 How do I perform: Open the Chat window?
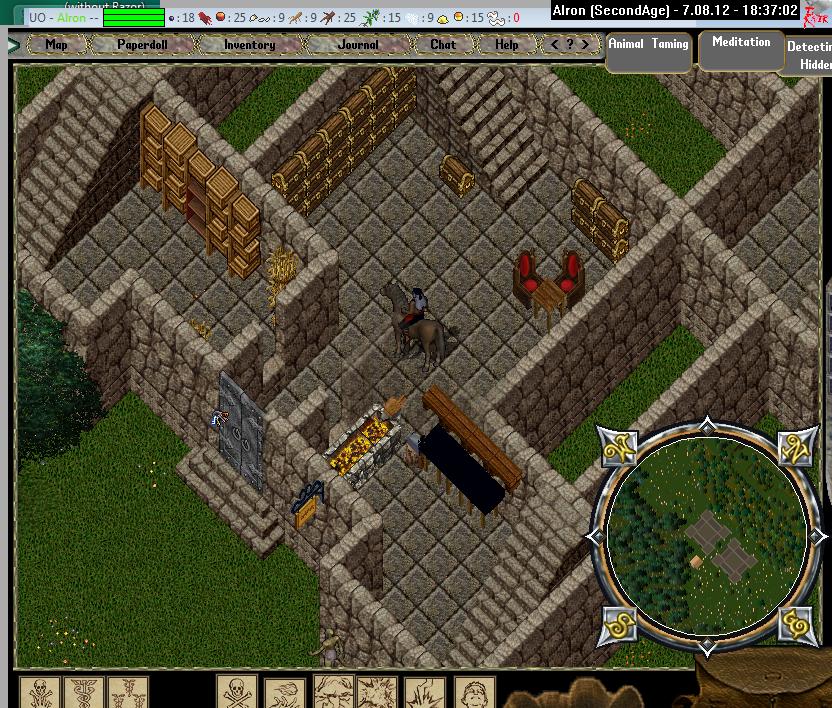pyautogui.click(x=443, y=45)
